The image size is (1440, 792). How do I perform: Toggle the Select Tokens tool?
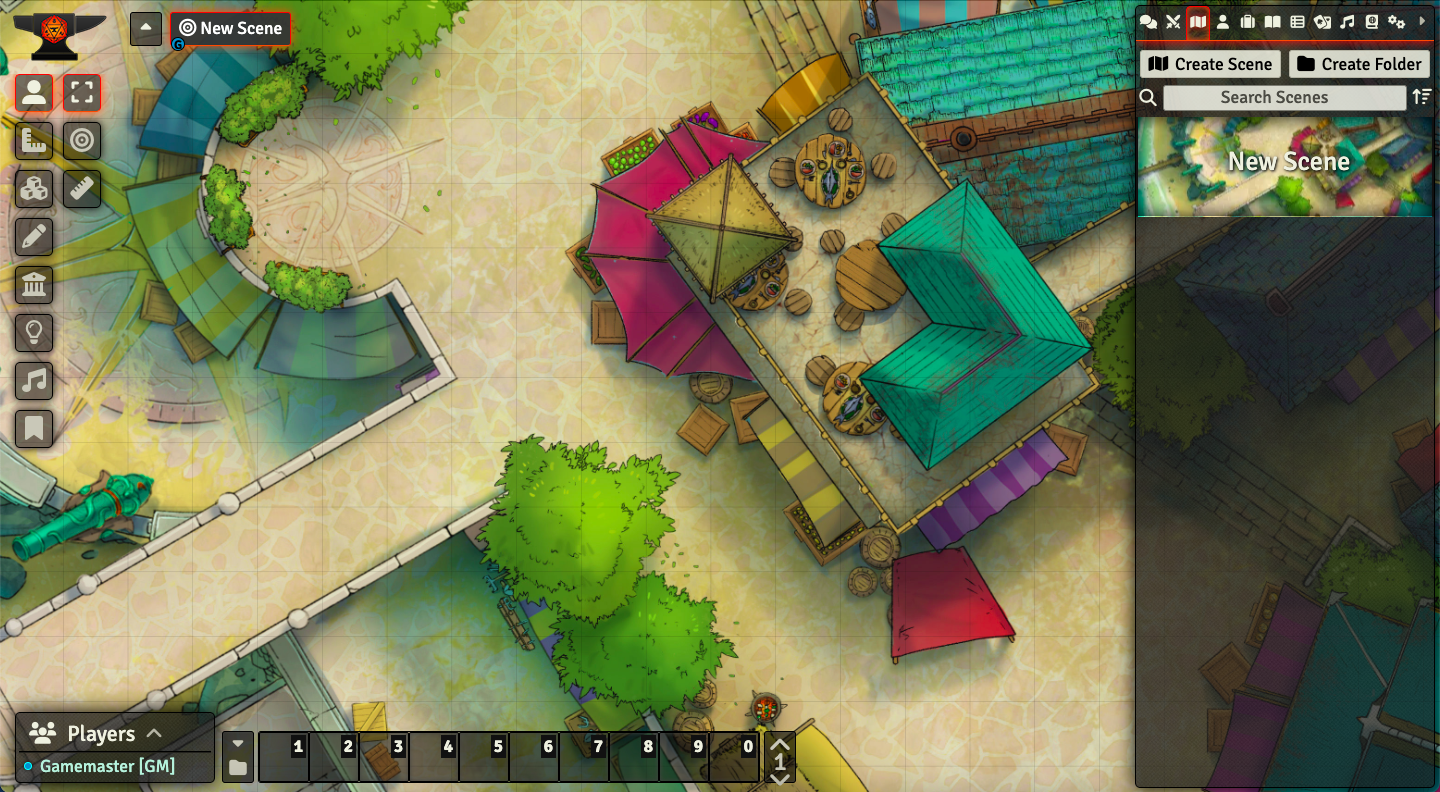click(x=34, y=93)
